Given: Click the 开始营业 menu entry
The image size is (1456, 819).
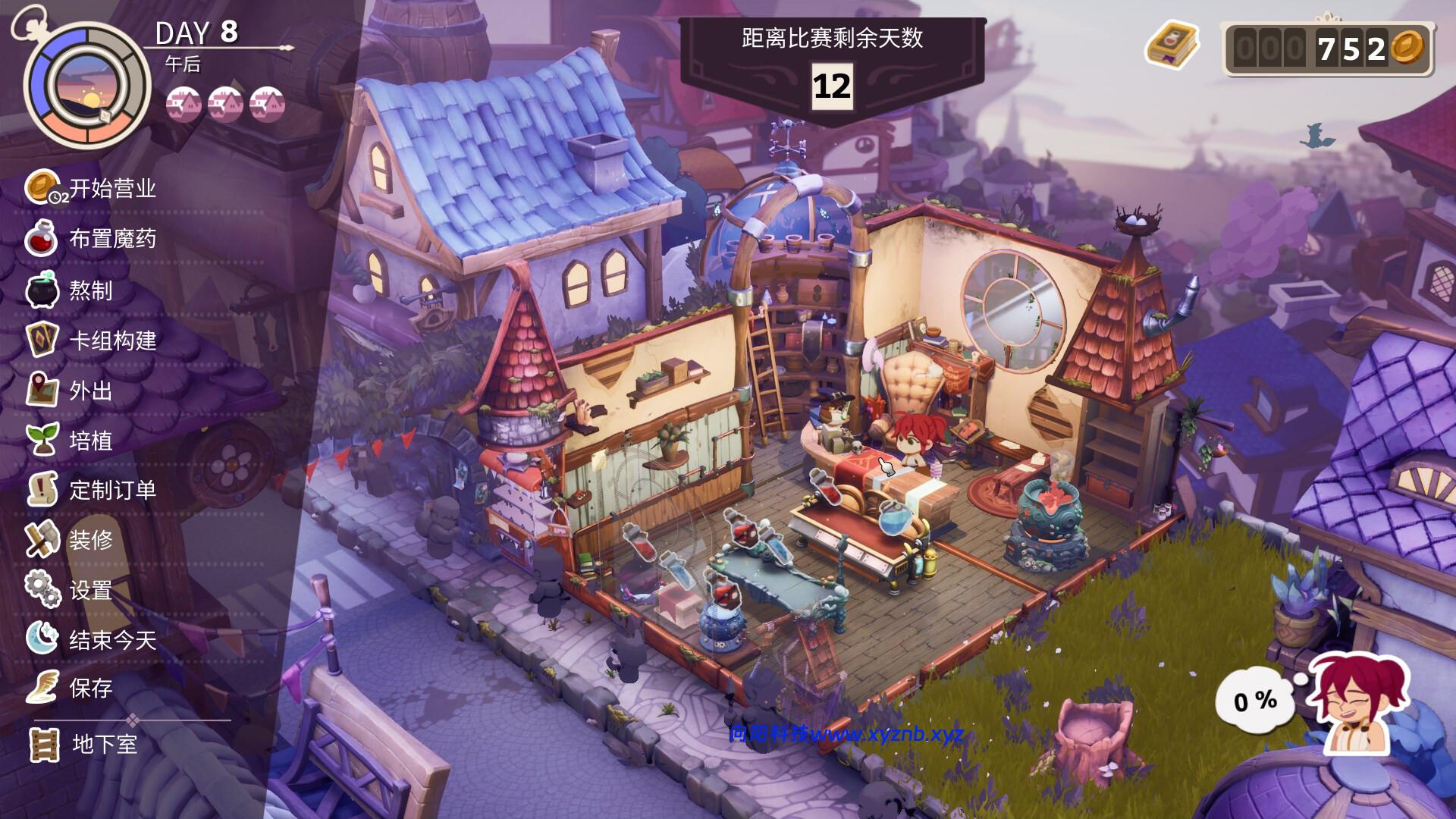Looking at the screenshot, I should [x=114, y=191].
